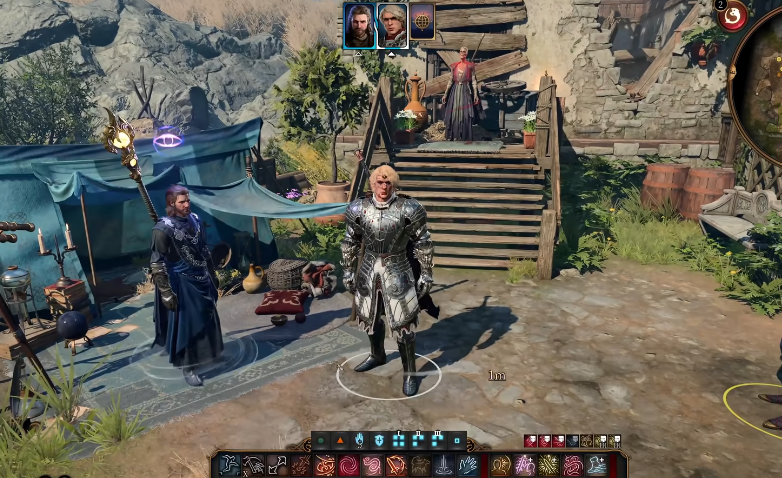The image size is (782, 478).
Task: Choose the level II spell slot filter
Action: (x=418, y=440)
